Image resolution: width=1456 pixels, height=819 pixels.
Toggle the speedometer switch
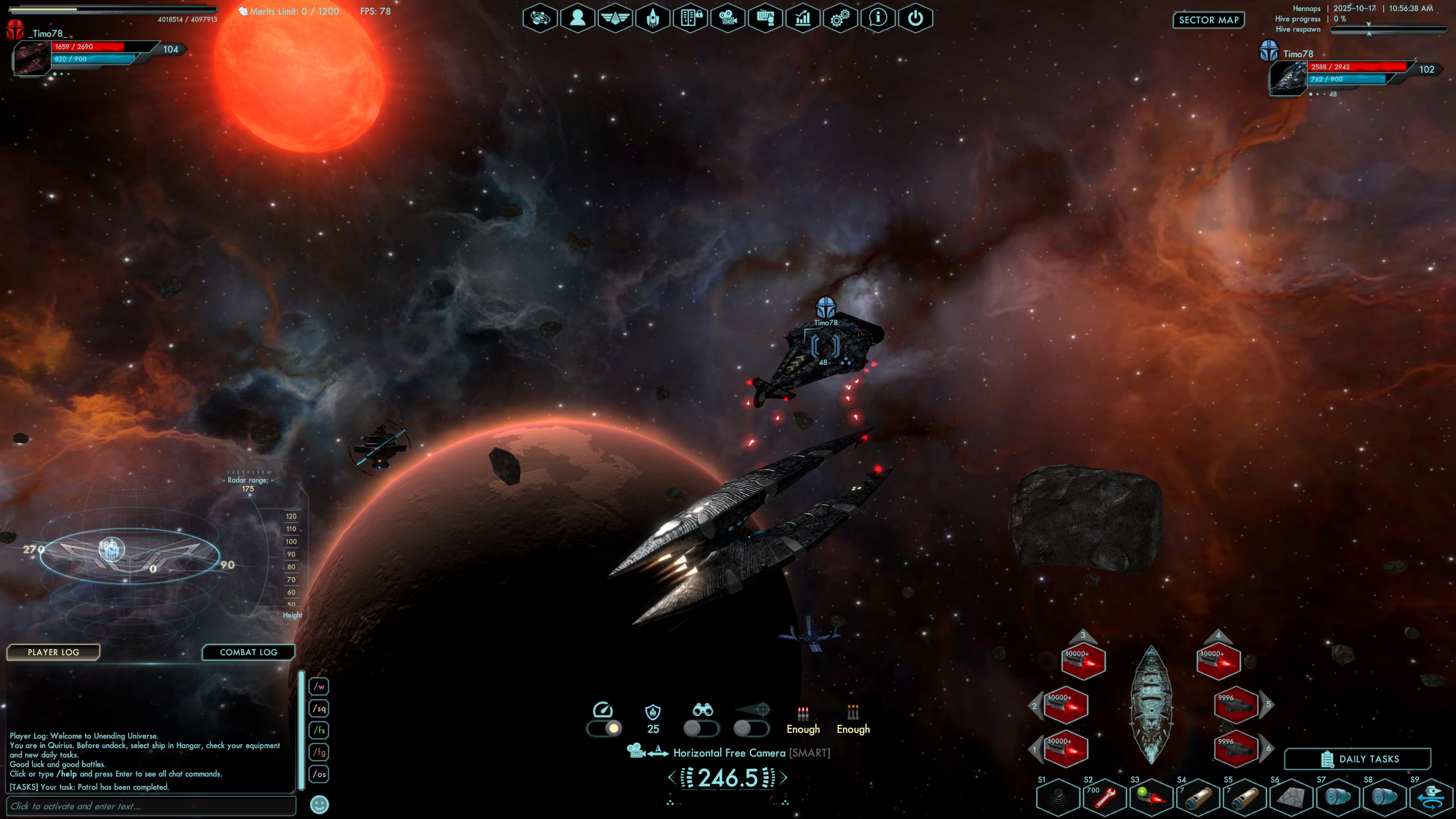point(605,728)
